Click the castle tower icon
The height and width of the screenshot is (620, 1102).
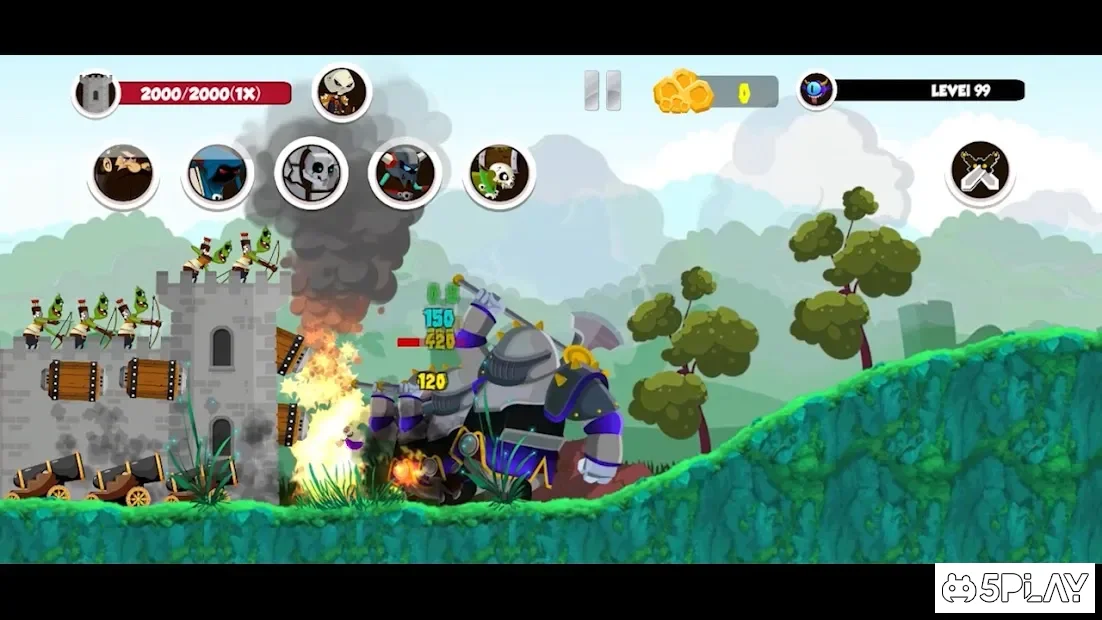(x=96, y=94)
